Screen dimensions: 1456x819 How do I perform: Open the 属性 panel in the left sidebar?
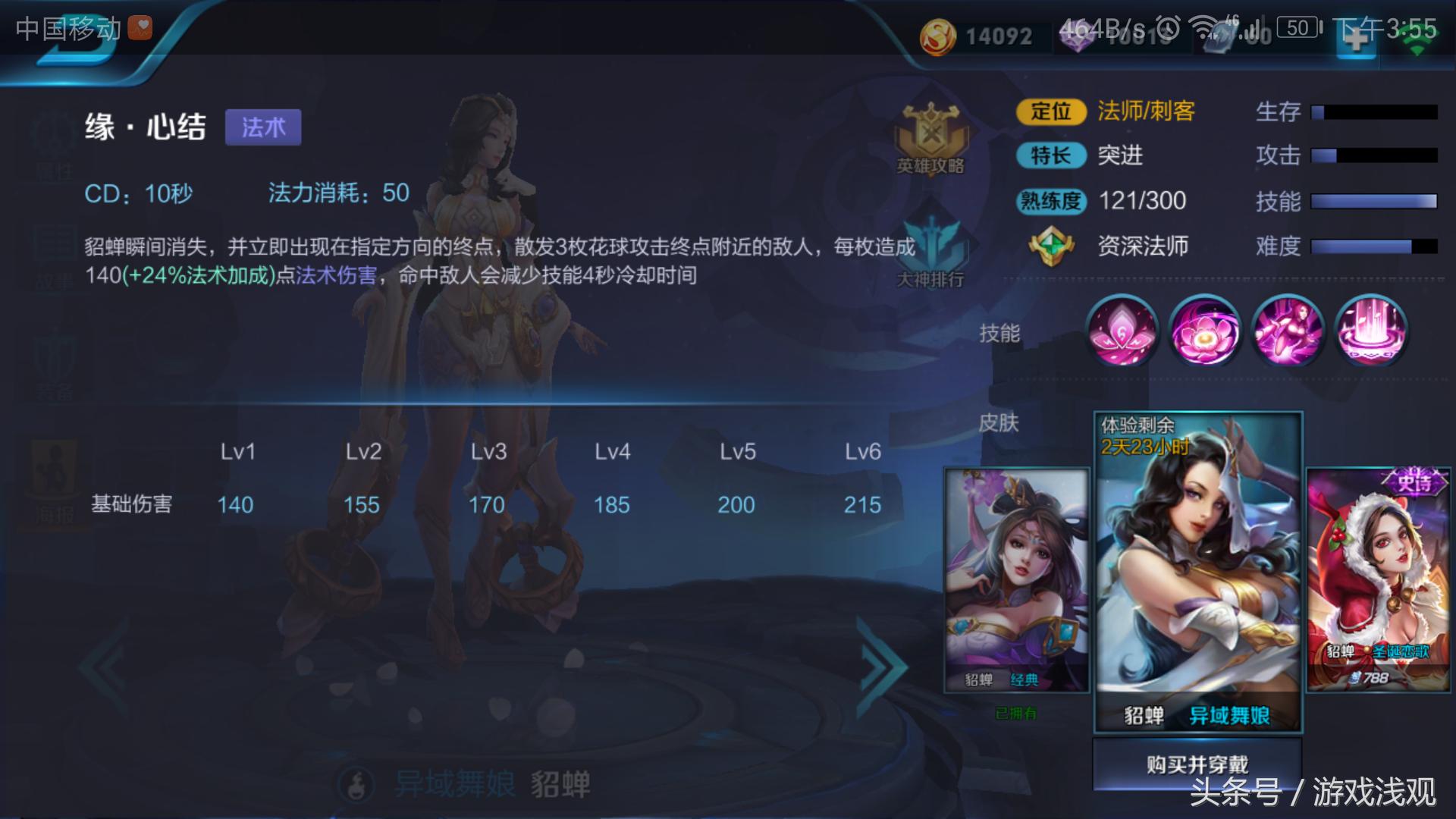[53, 140]
